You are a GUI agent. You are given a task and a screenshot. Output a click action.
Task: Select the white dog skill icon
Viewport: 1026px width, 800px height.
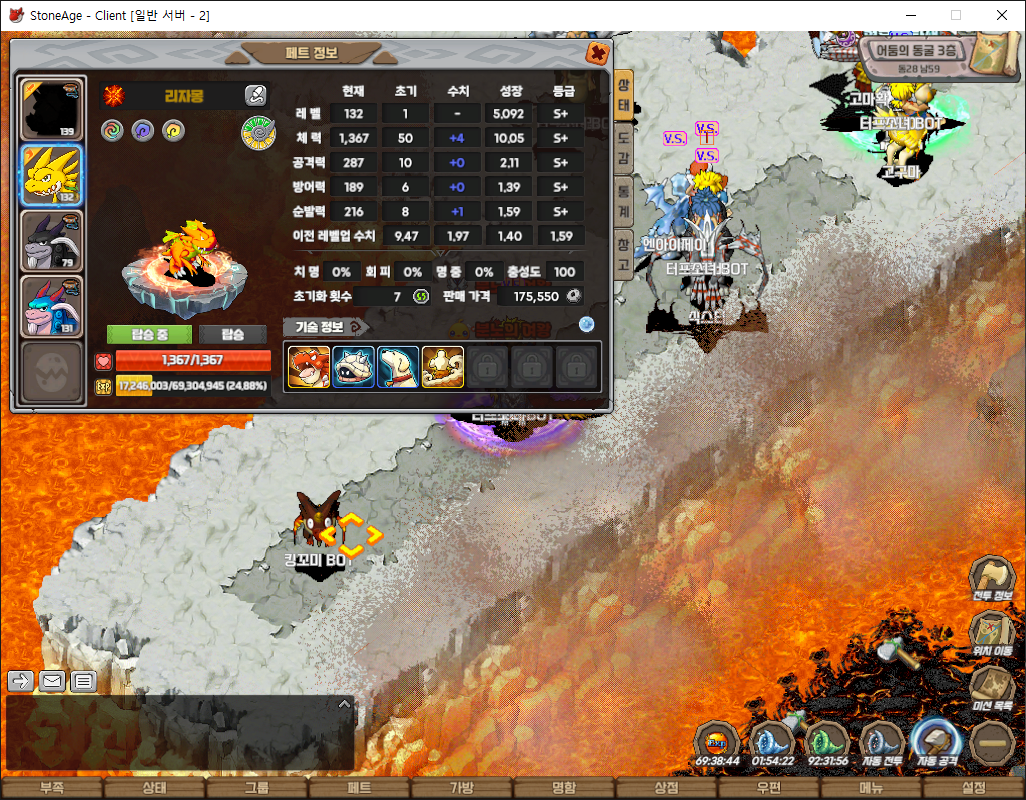pos(398,367)
